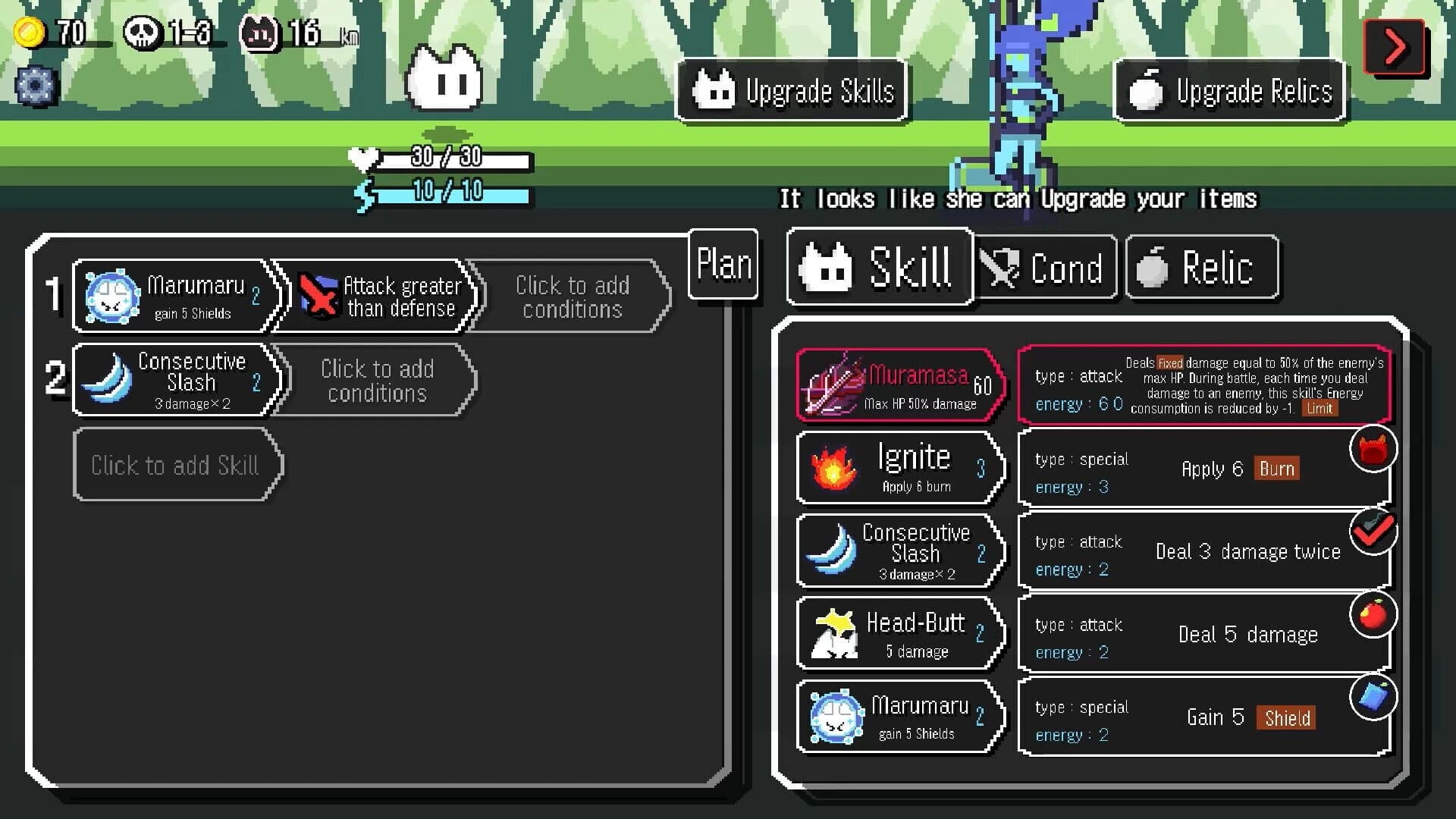Select the Ignite flame skill icon

tap(834, 466)
